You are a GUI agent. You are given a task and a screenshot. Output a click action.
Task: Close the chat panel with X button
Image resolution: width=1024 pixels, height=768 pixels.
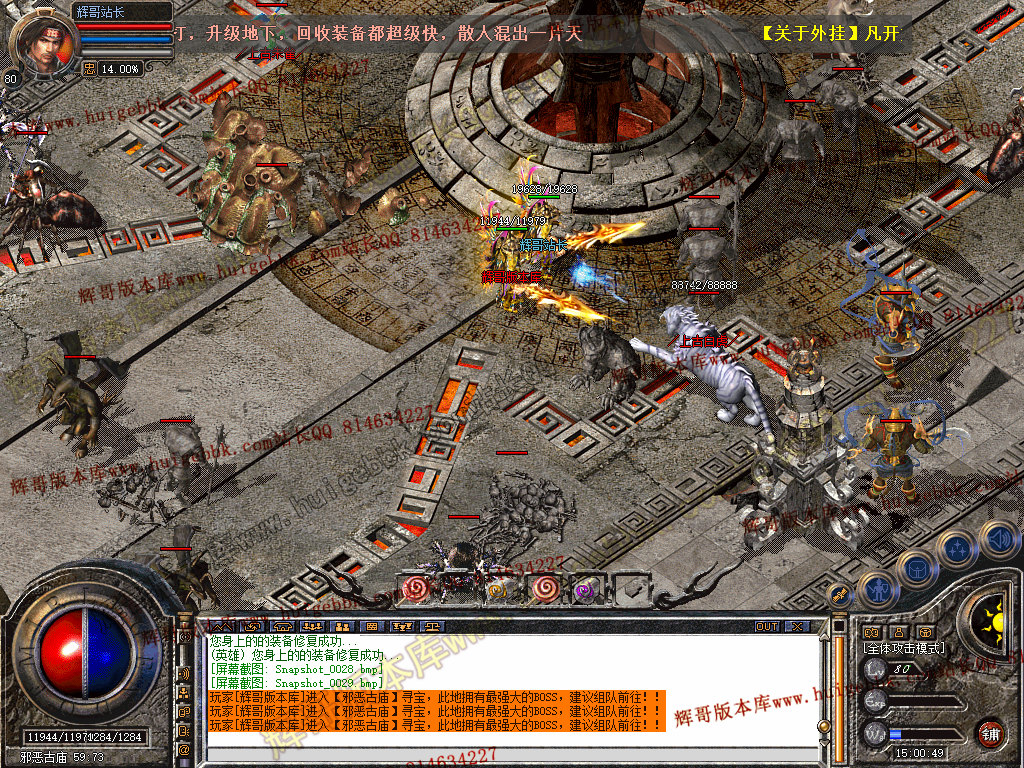796,627
